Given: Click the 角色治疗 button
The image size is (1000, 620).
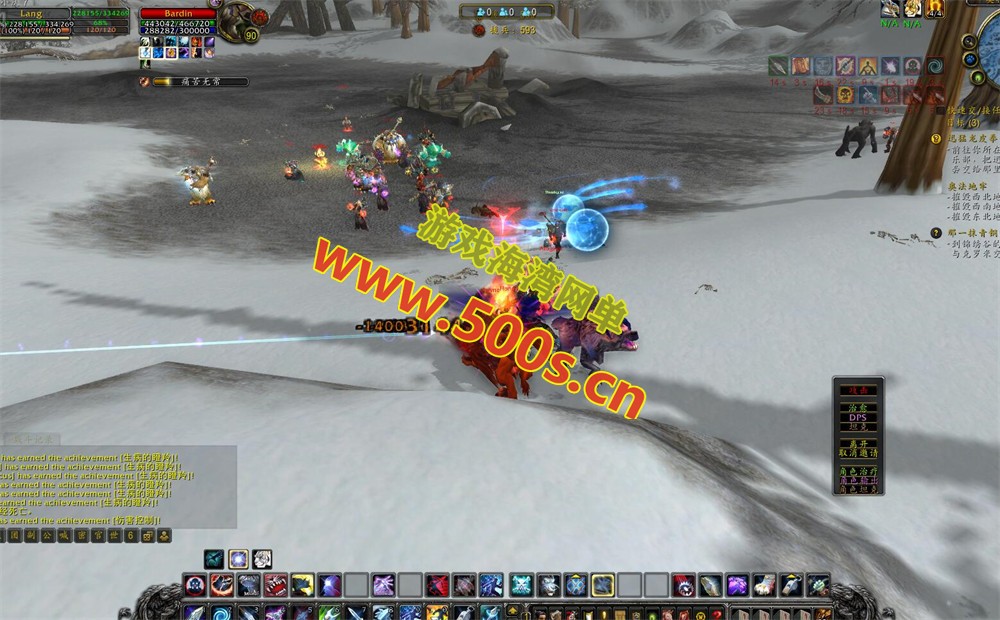Looking at the screenshot, I should click(858, 470).
